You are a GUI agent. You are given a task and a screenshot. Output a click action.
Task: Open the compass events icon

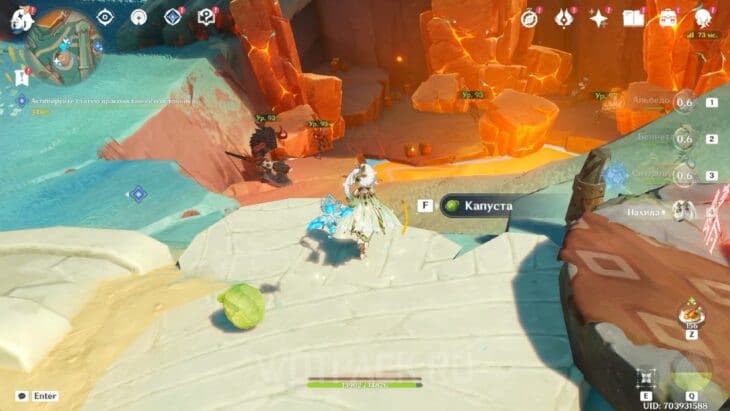(530, 18)
